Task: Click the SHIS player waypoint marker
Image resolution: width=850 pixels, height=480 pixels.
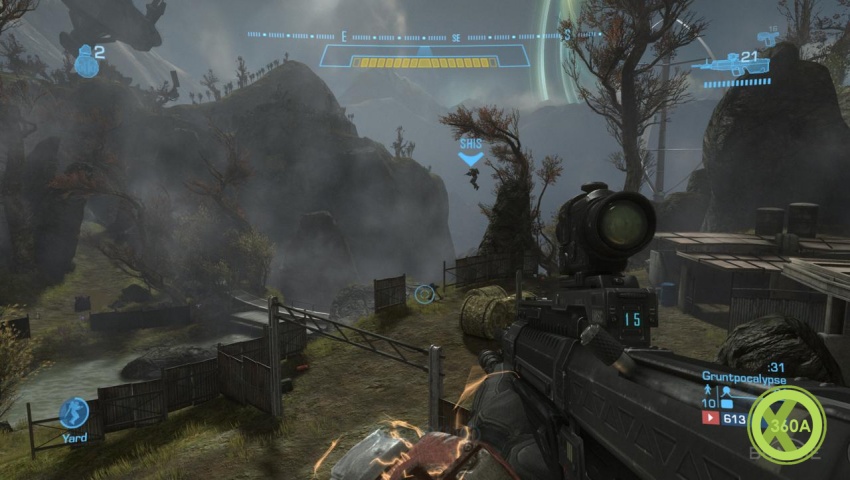Action: (470, 151)
